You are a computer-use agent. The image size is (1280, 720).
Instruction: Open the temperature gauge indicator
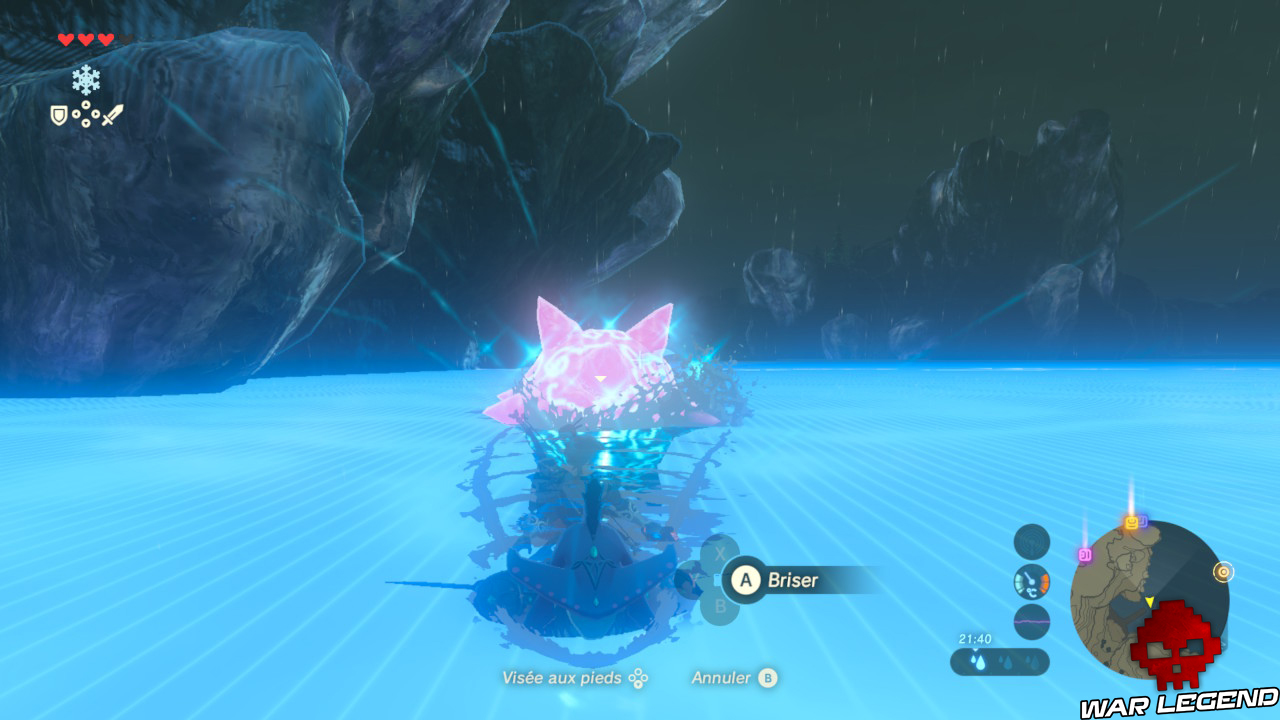(x=1031, y=583)
